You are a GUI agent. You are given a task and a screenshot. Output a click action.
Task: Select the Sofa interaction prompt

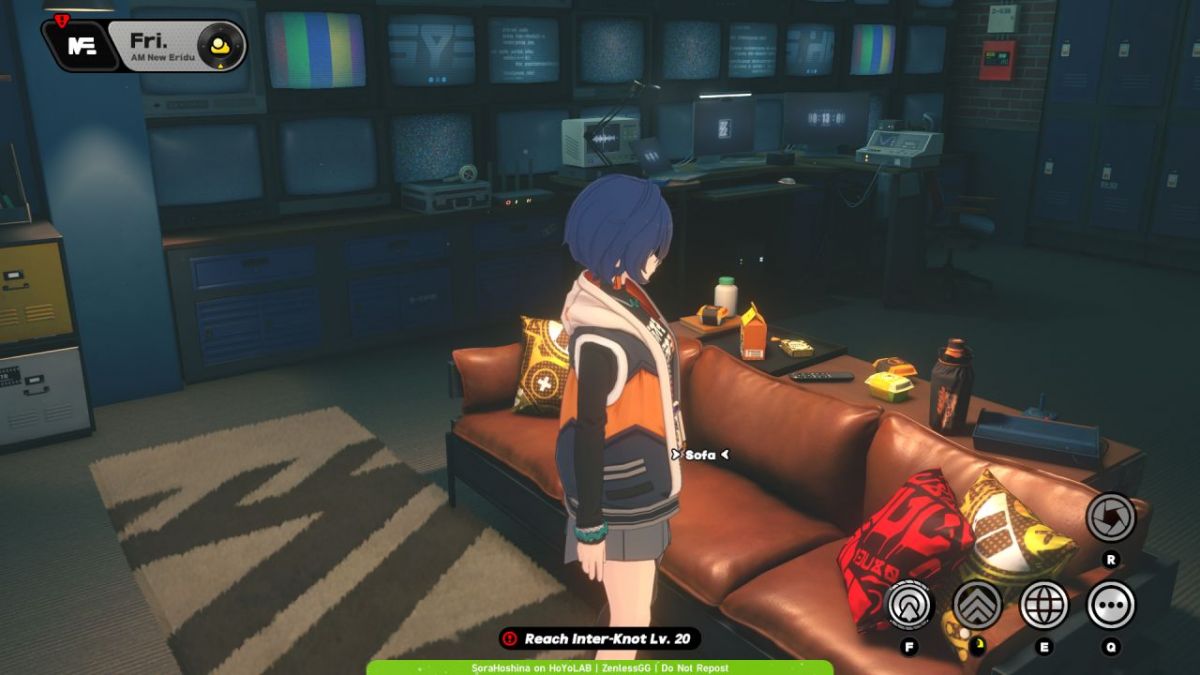pyautogui.click(x=700, y=455)
